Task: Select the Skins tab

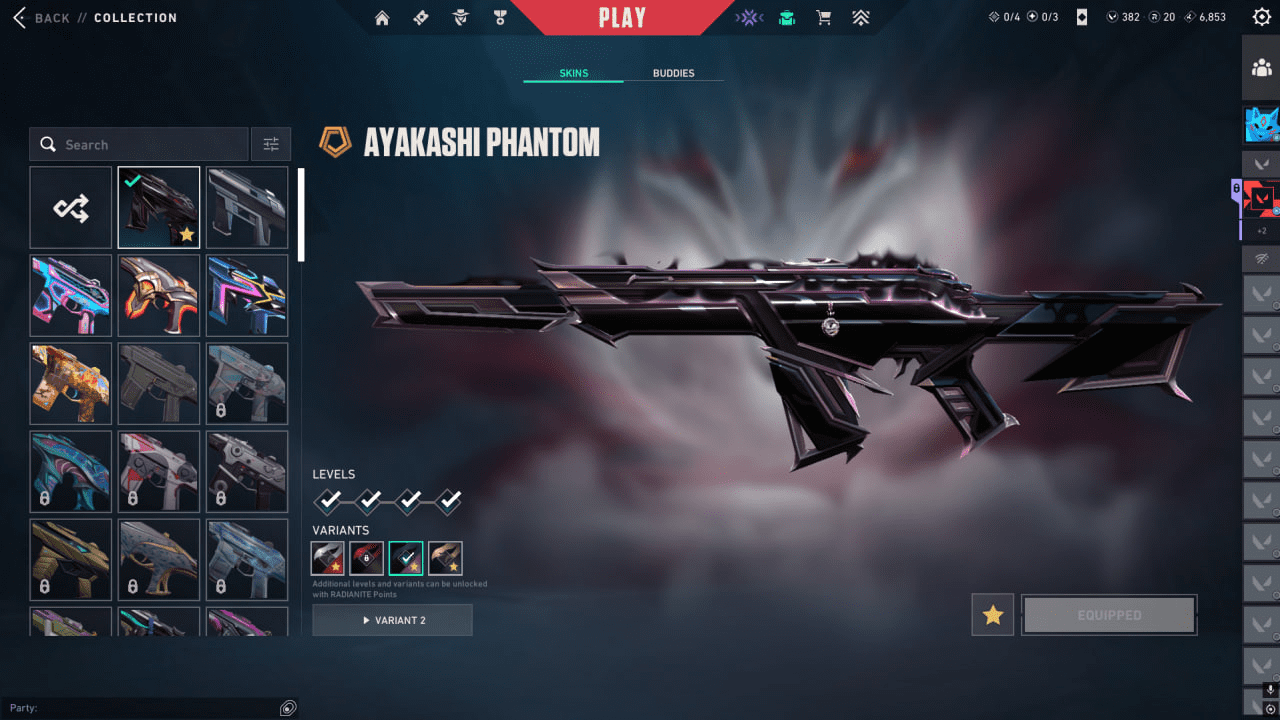Action: [x=573, y=73]
